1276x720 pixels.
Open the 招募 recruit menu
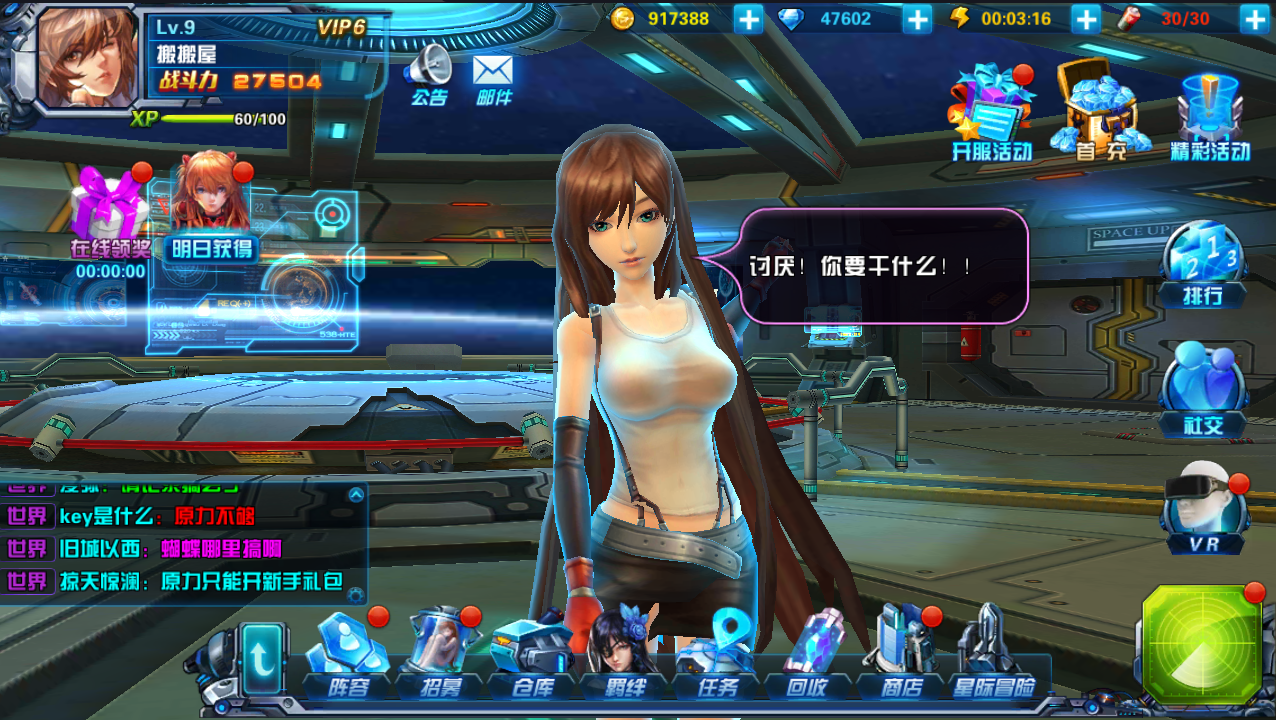(x=439, y=655)
